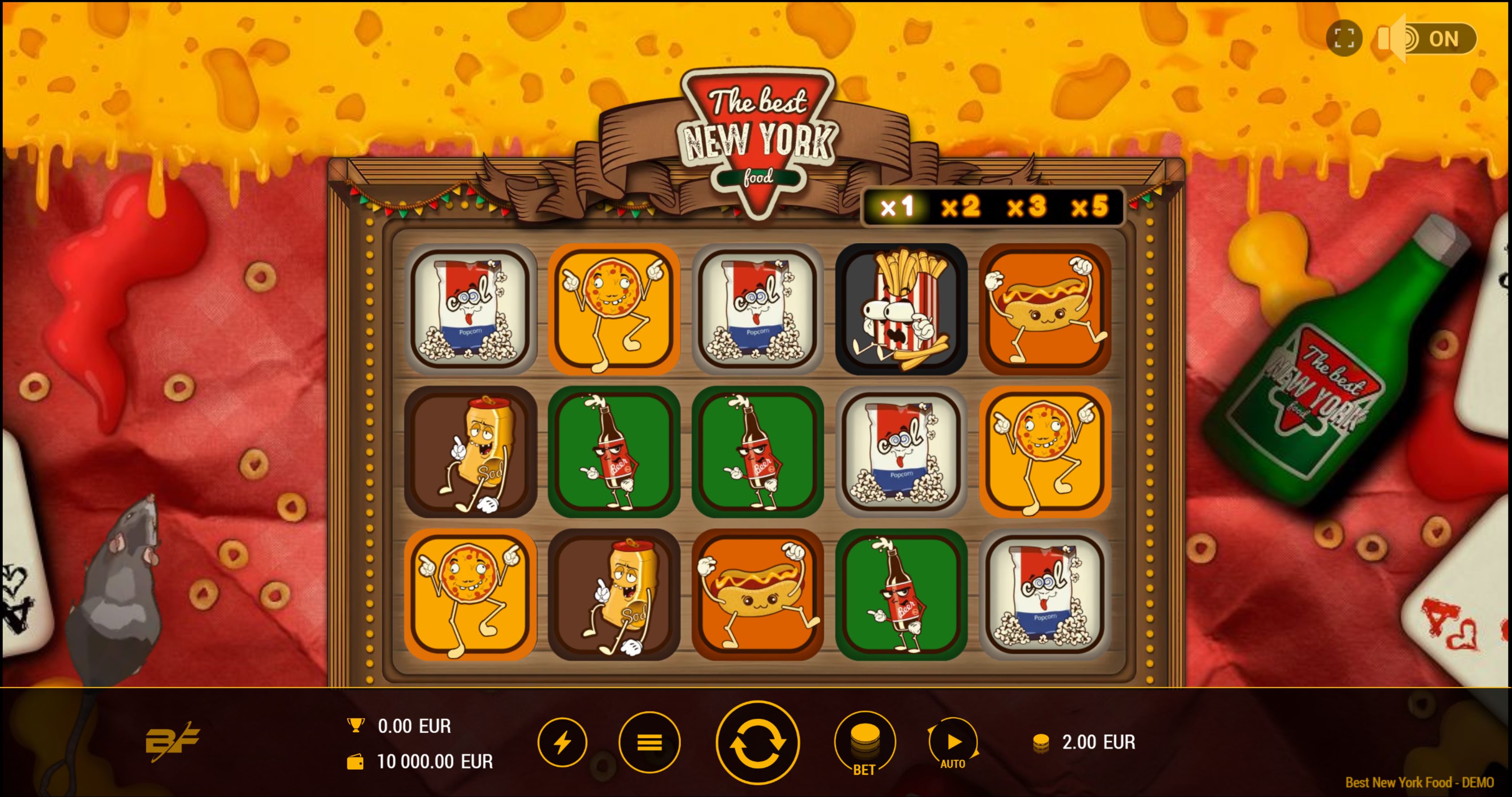The height and width of the screenshot is (797, 1512).
Task: Open the BET coin stack button
Action: point(865,743)
